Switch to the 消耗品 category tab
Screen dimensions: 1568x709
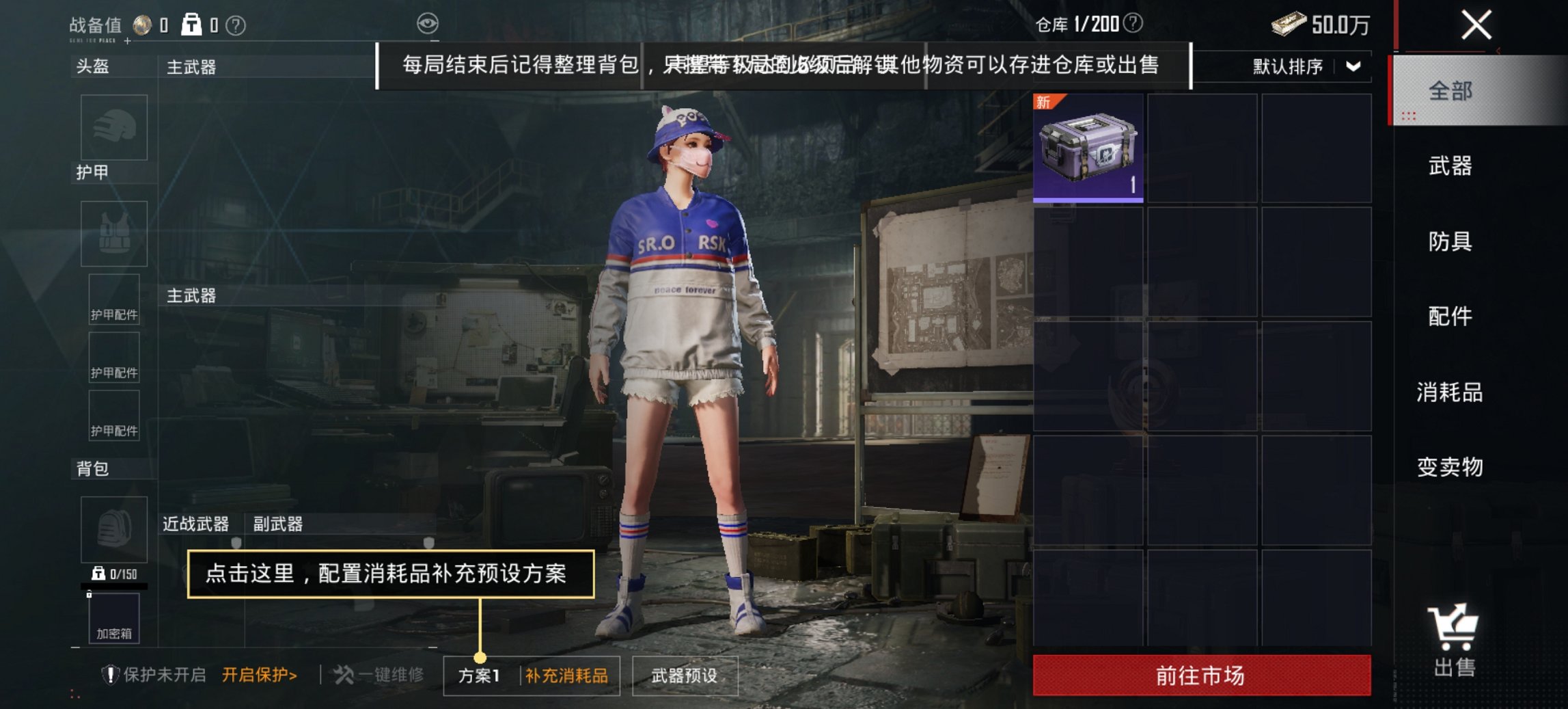pyautogui.click(x=1448, y=393)
